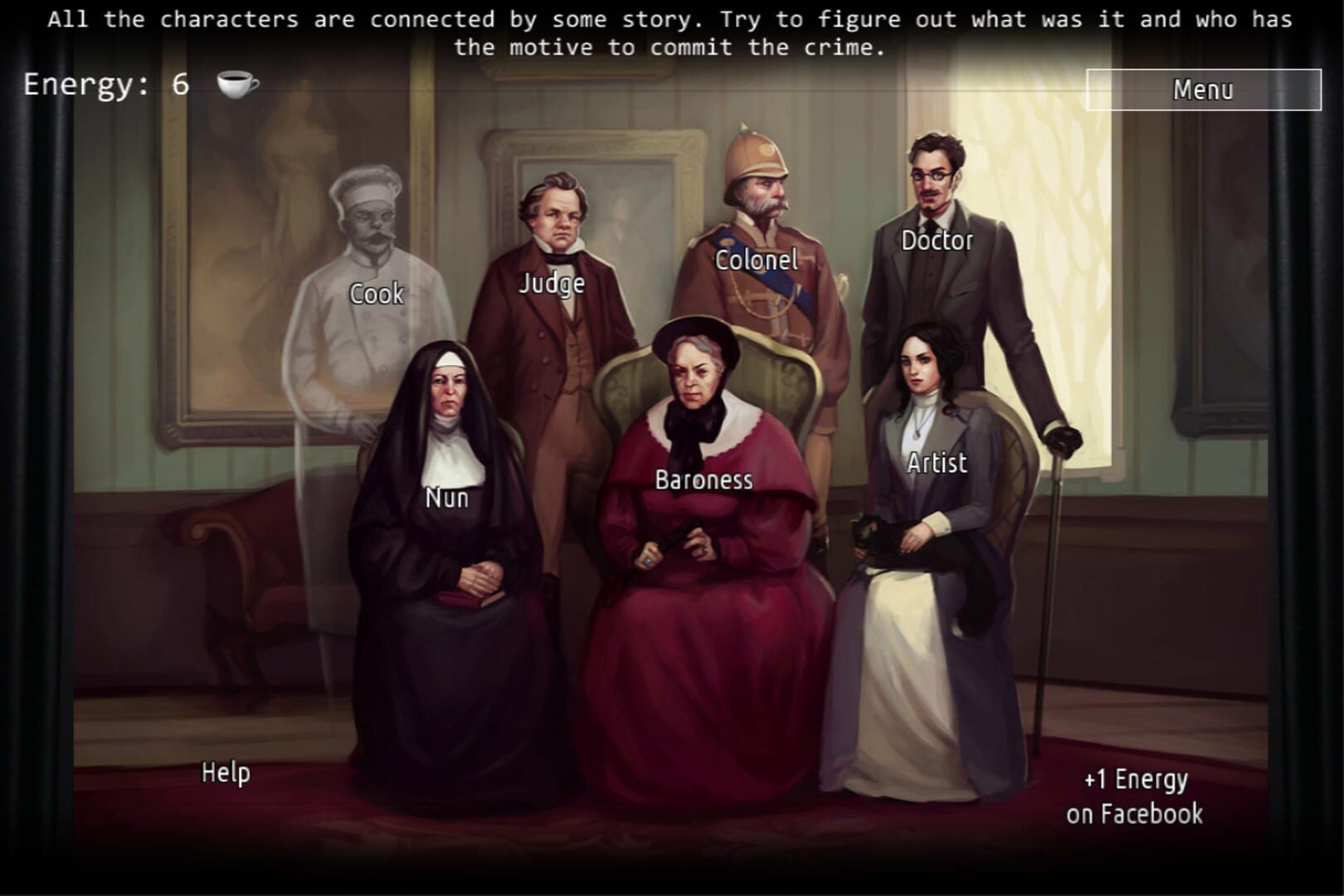Viewport: 1344px width, 896px height.
Task: Open the Menu button
Action: [x=1205, y=90]
